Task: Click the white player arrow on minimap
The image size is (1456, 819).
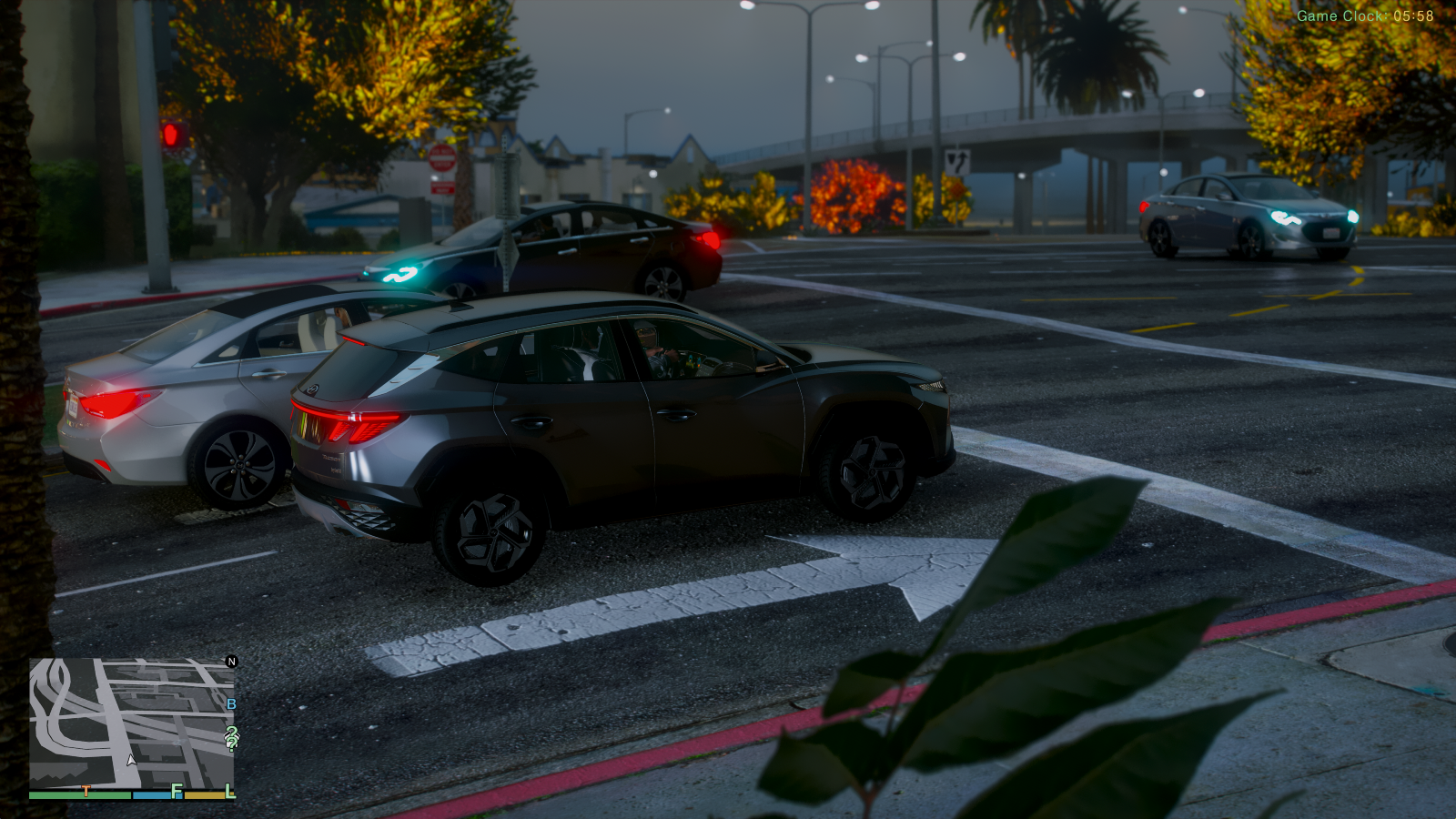Action: pos(131,759)
